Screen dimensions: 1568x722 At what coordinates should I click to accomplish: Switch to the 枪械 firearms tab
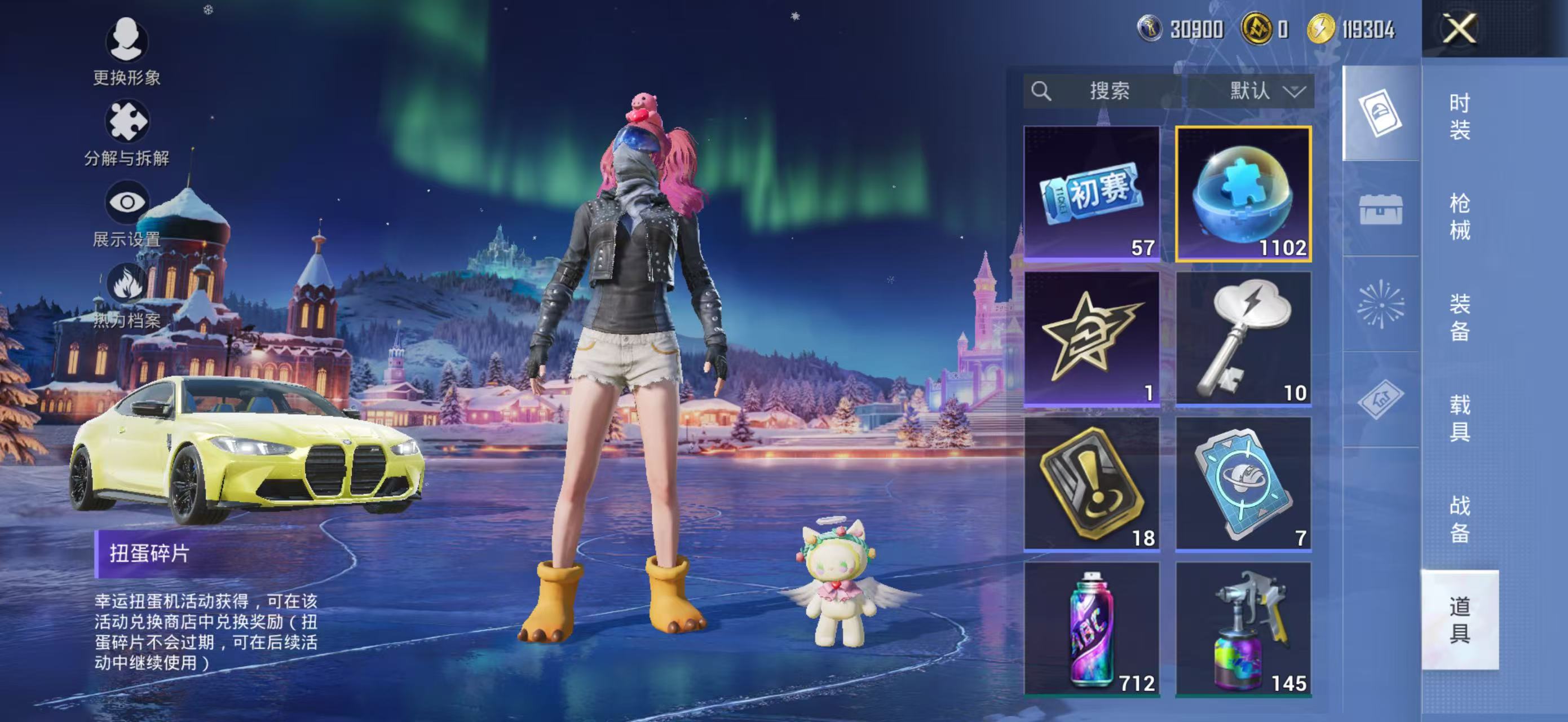(x=1459, y=217)
